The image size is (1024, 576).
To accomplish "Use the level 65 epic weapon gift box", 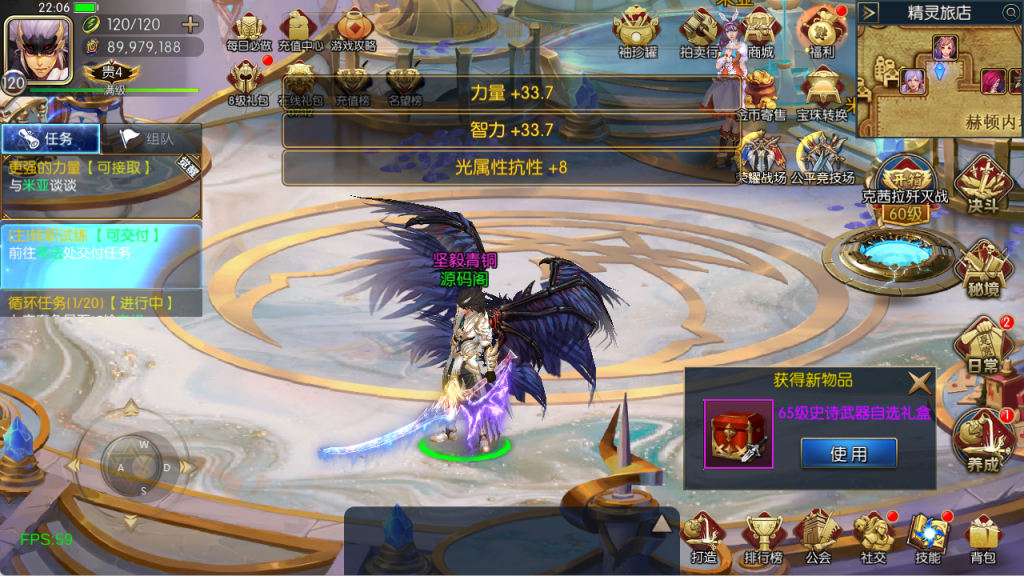I will click(x=848, y=454).
